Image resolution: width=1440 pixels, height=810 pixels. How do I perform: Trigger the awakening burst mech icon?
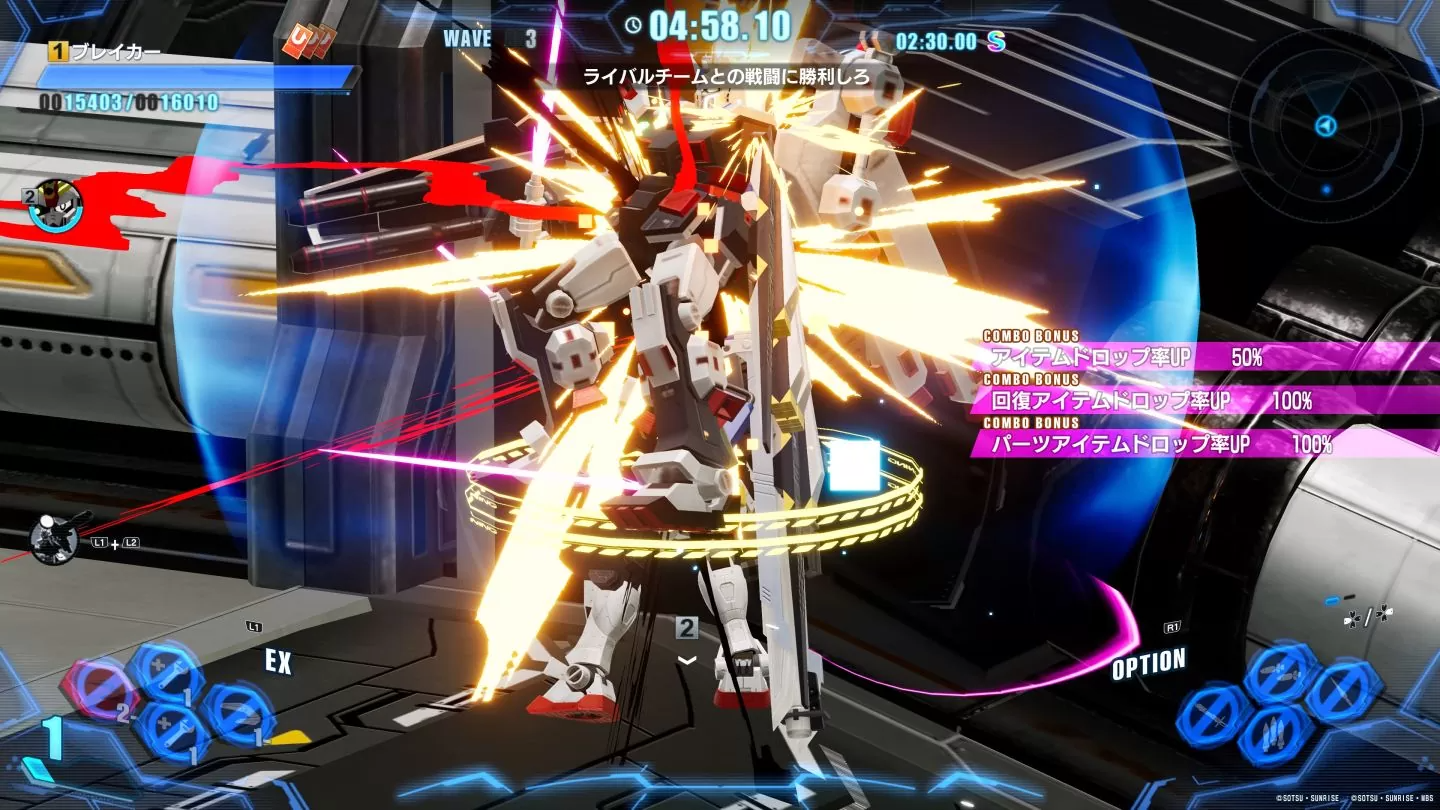(x=55, y=540)
